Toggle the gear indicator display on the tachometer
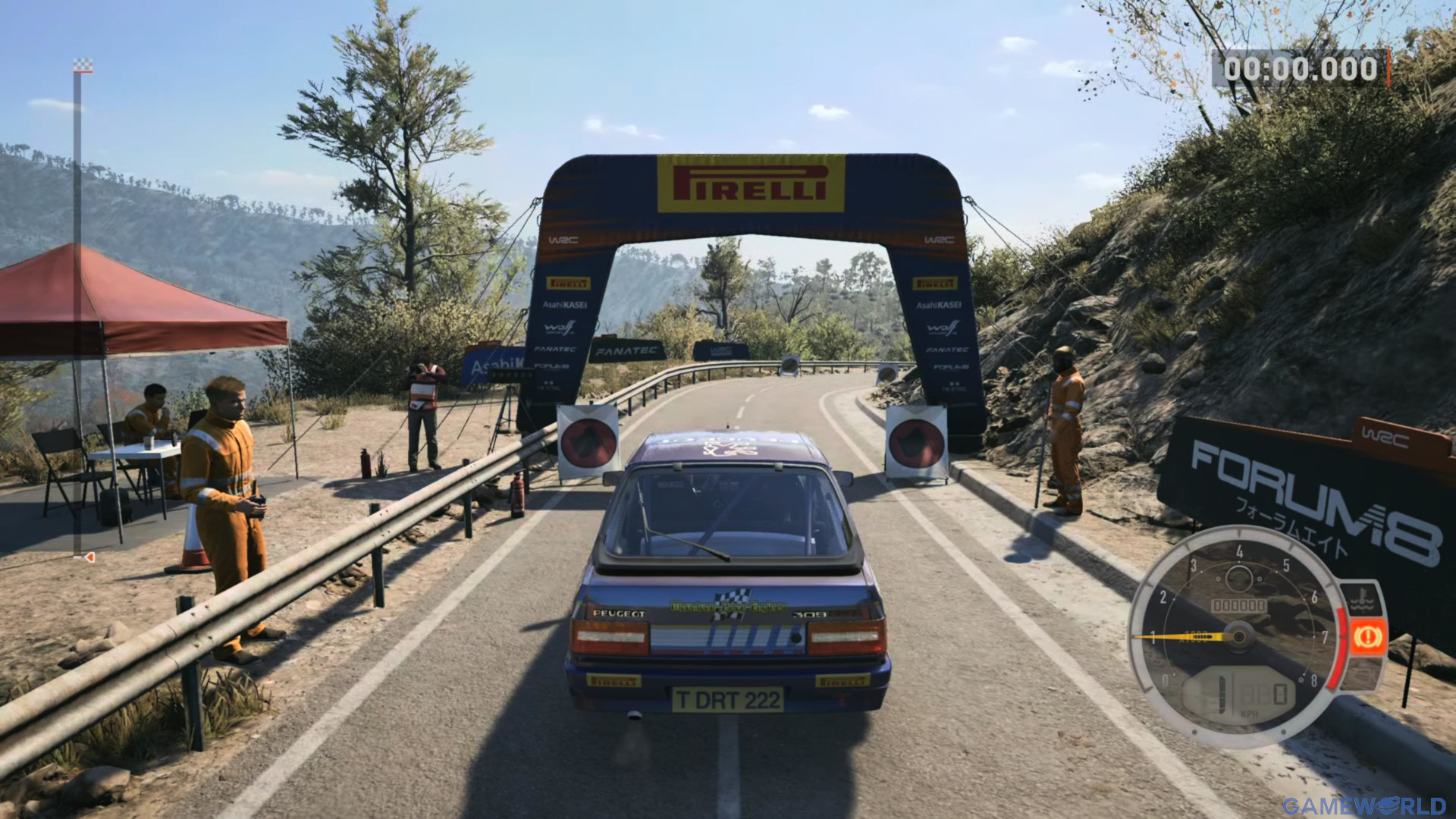The width and height of the screenshot is (1456, 819). click(x=1221, y=693)
